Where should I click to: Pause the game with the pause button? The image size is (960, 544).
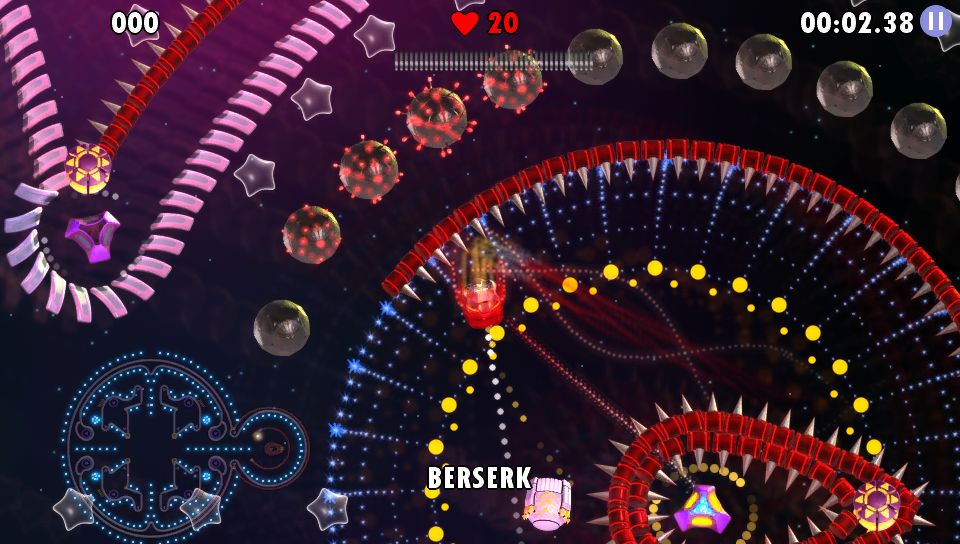(936, 21)
